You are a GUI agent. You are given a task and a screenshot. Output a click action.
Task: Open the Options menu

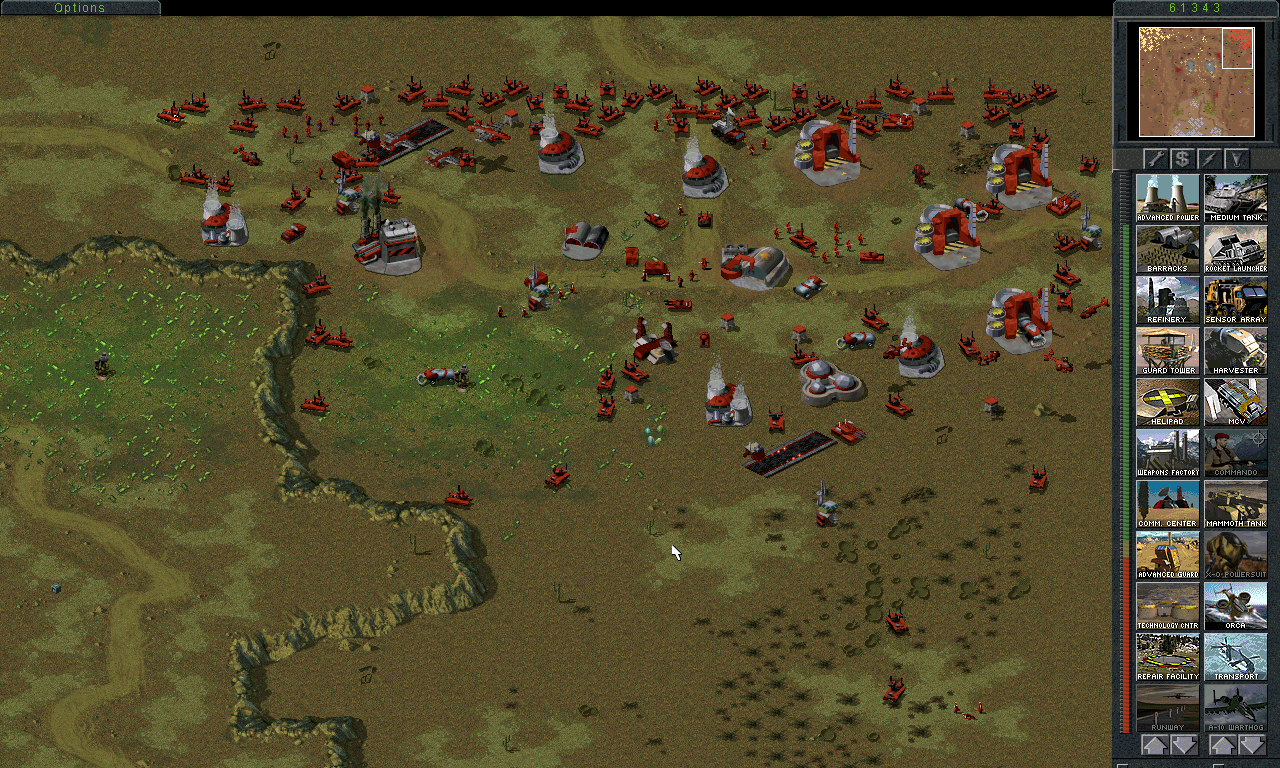80,7
